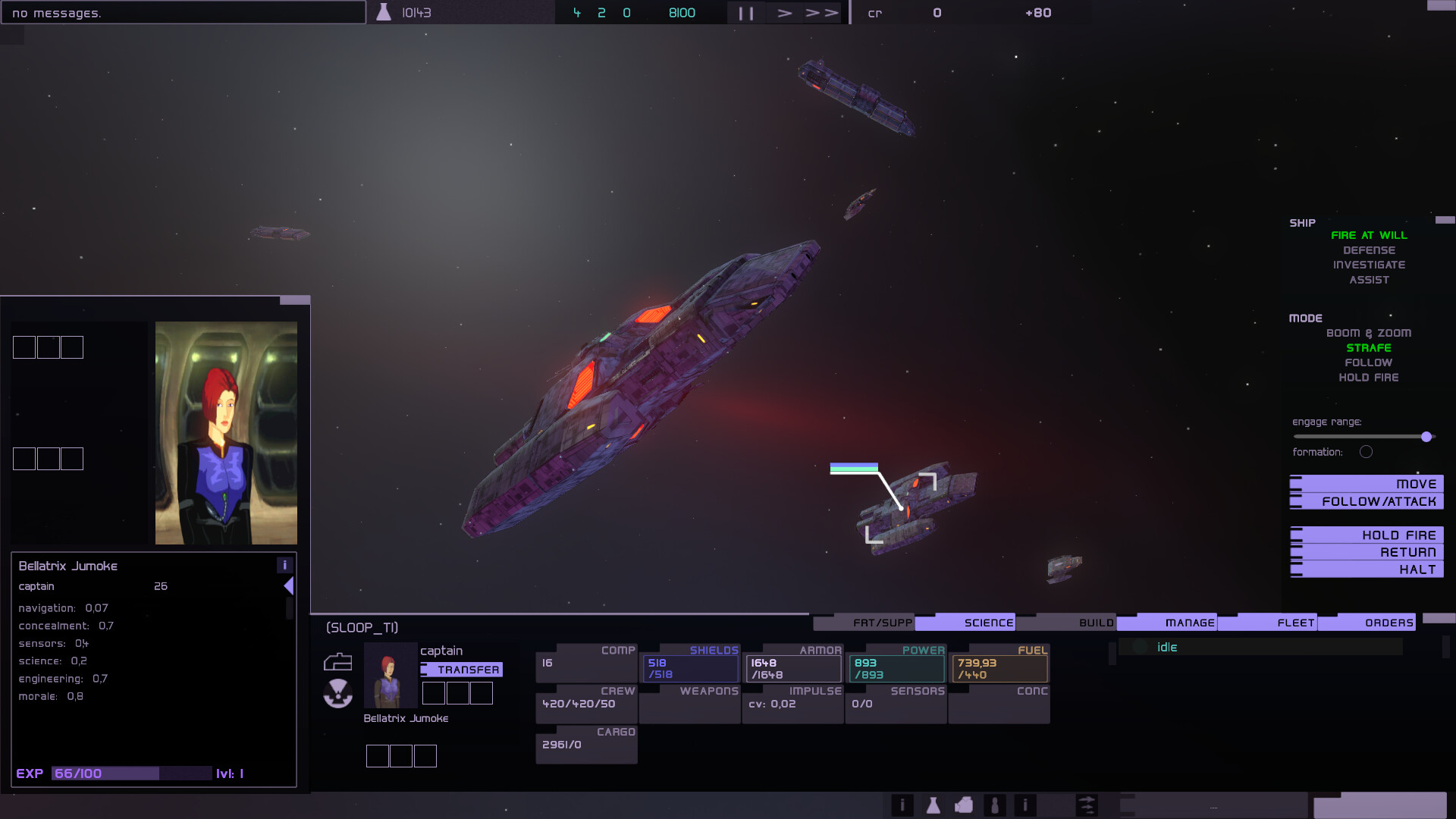Switch to the MANAGE tab
The width and height of the screenshot is (1456, 819).
(x=1188, y=622)
